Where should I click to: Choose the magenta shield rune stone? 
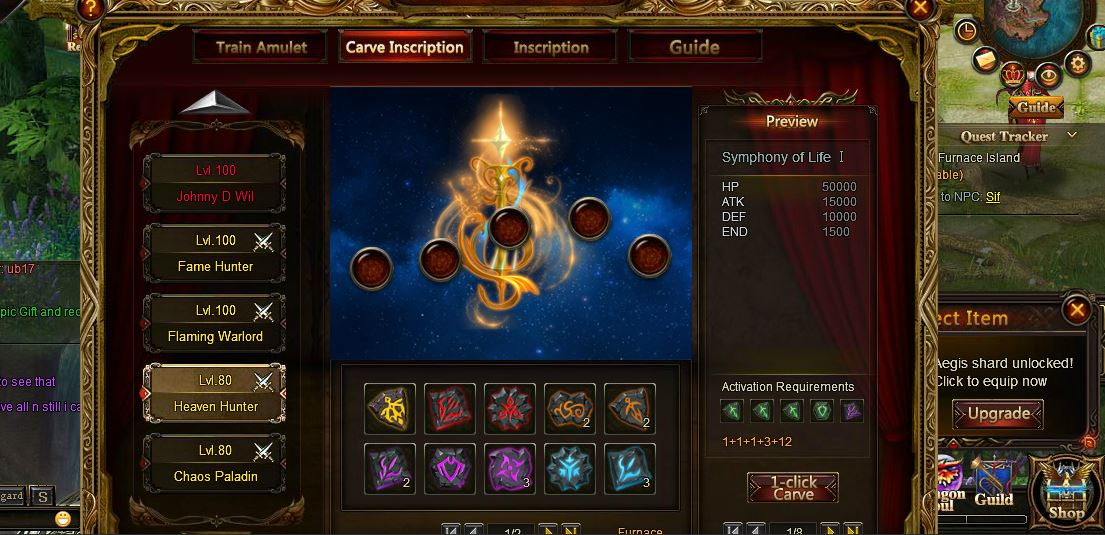450,469
